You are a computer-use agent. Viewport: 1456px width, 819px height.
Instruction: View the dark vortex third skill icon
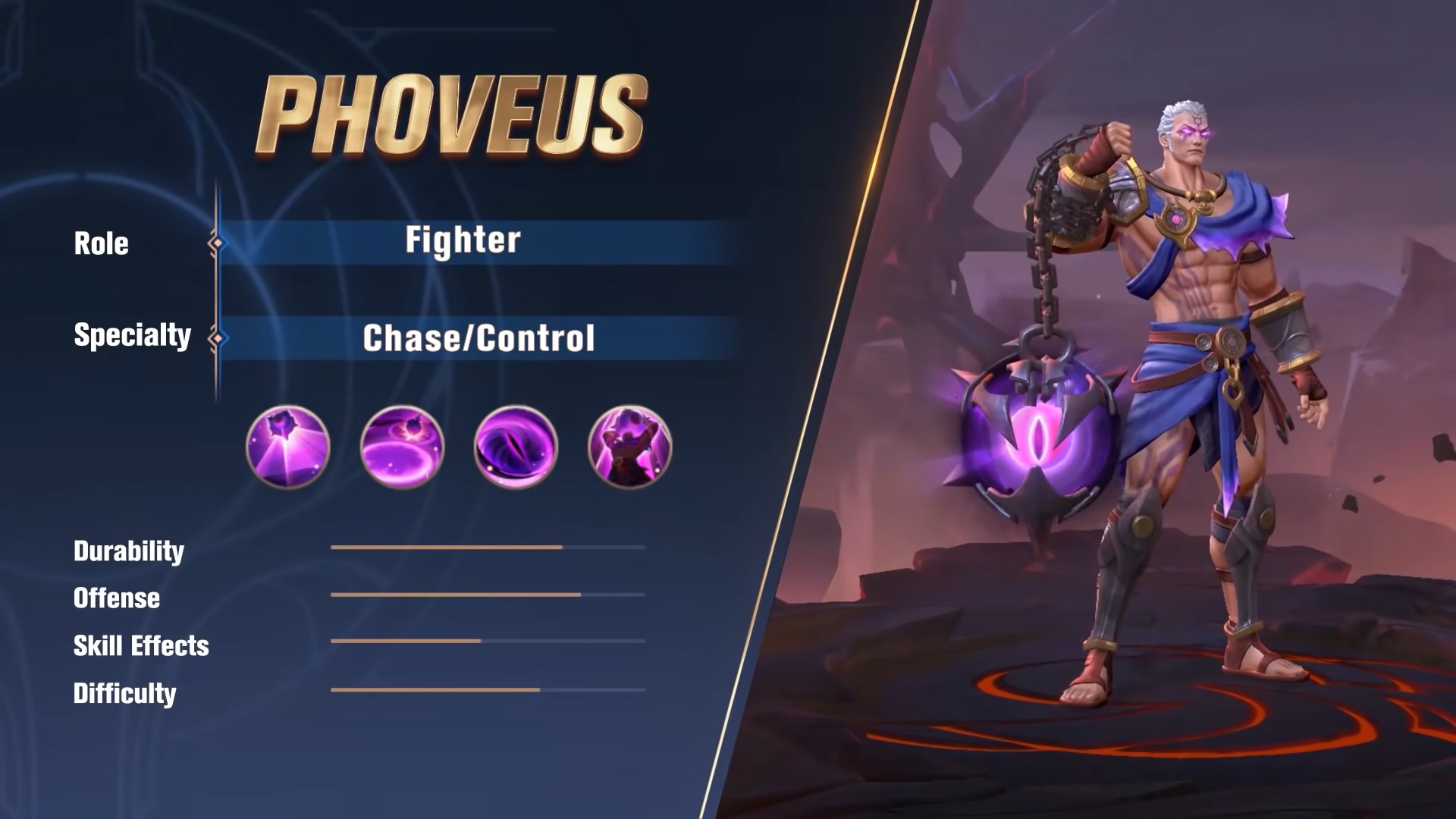pyautogui.click(x=514, y=447)
